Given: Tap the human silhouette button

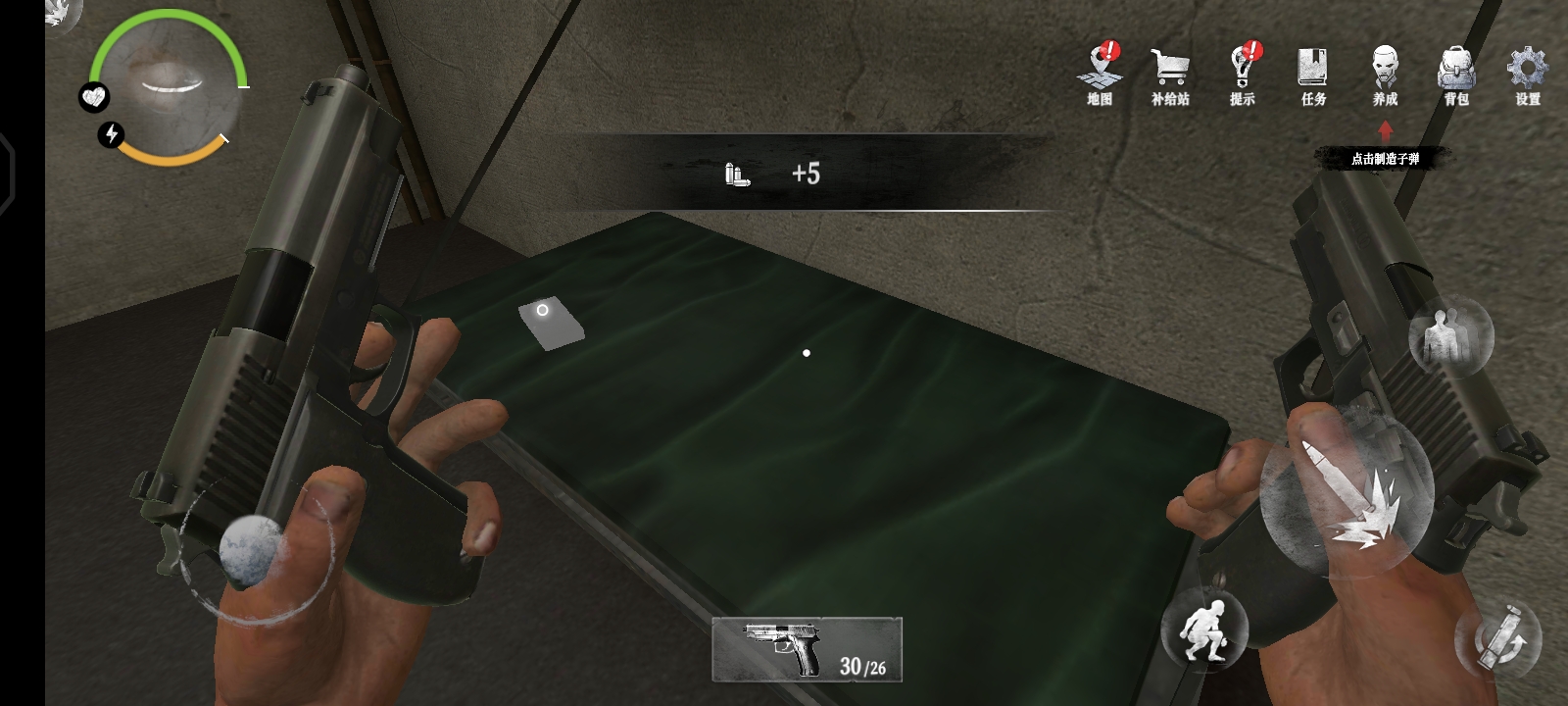Looking at the screenshot, I should click(1450, 336).
